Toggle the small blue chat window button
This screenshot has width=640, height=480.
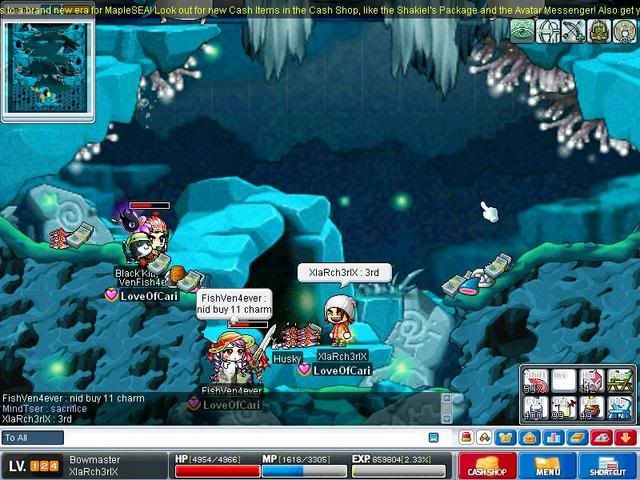433,438
